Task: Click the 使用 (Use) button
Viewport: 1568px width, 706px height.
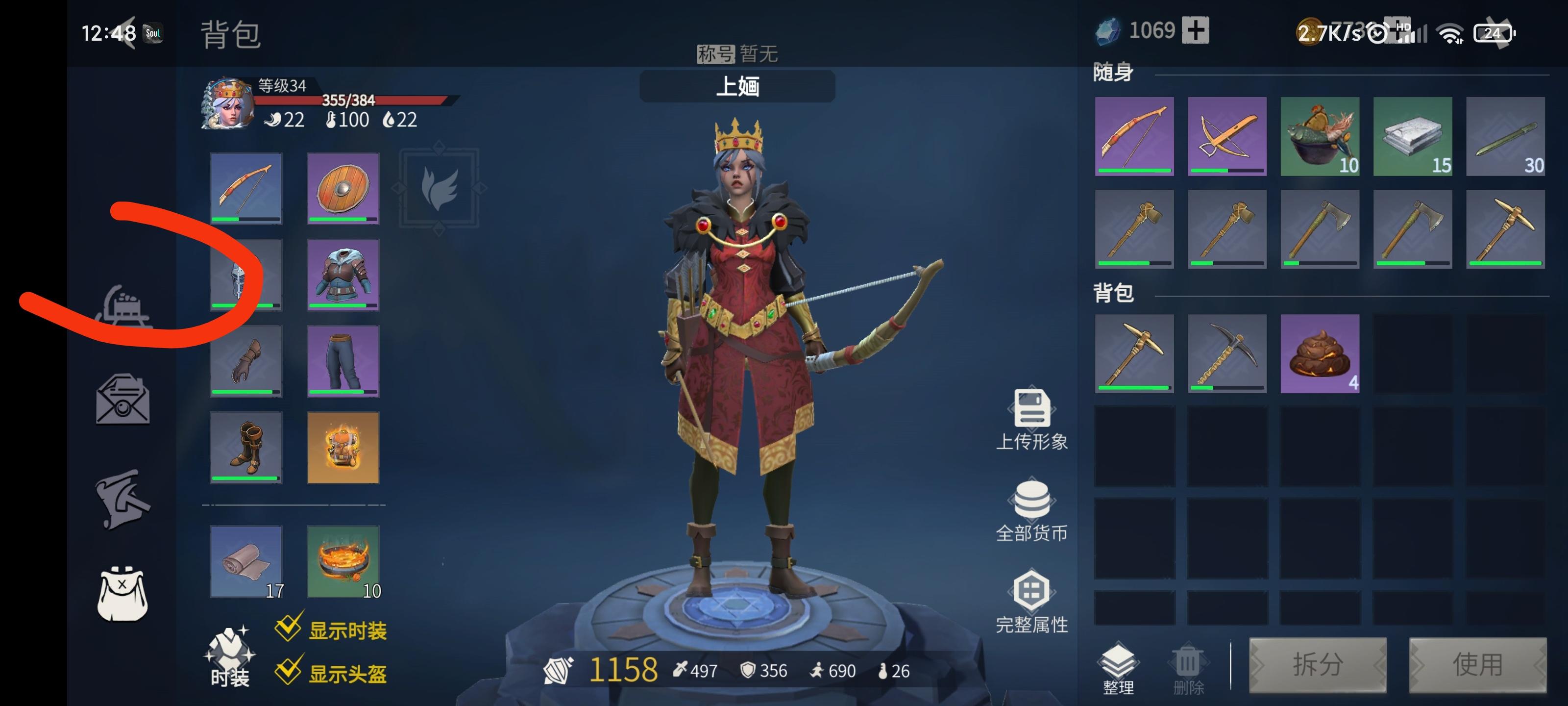Action: click(1477, 665)
